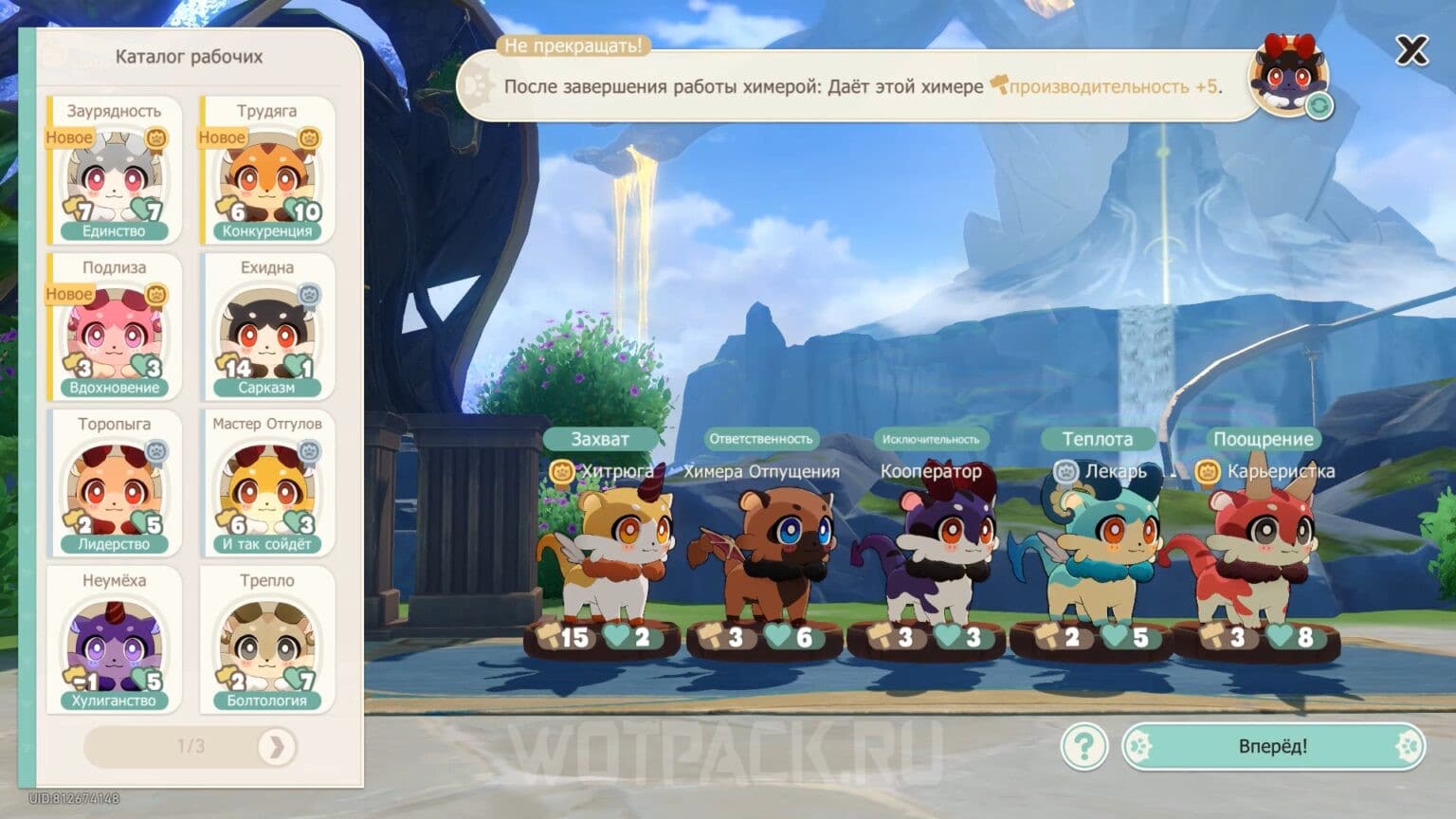
Task: Select the Неумёха worker card
Action: click(114, 640)
